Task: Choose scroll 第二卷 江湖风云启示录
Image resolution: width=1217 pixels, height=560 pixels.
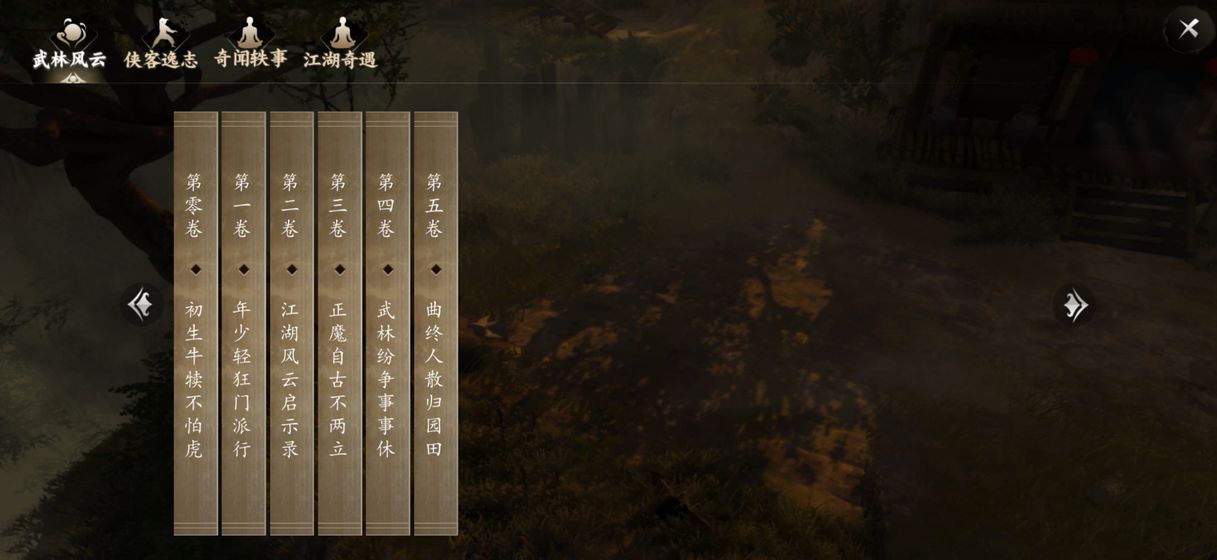Action: (x=291, y=323)
